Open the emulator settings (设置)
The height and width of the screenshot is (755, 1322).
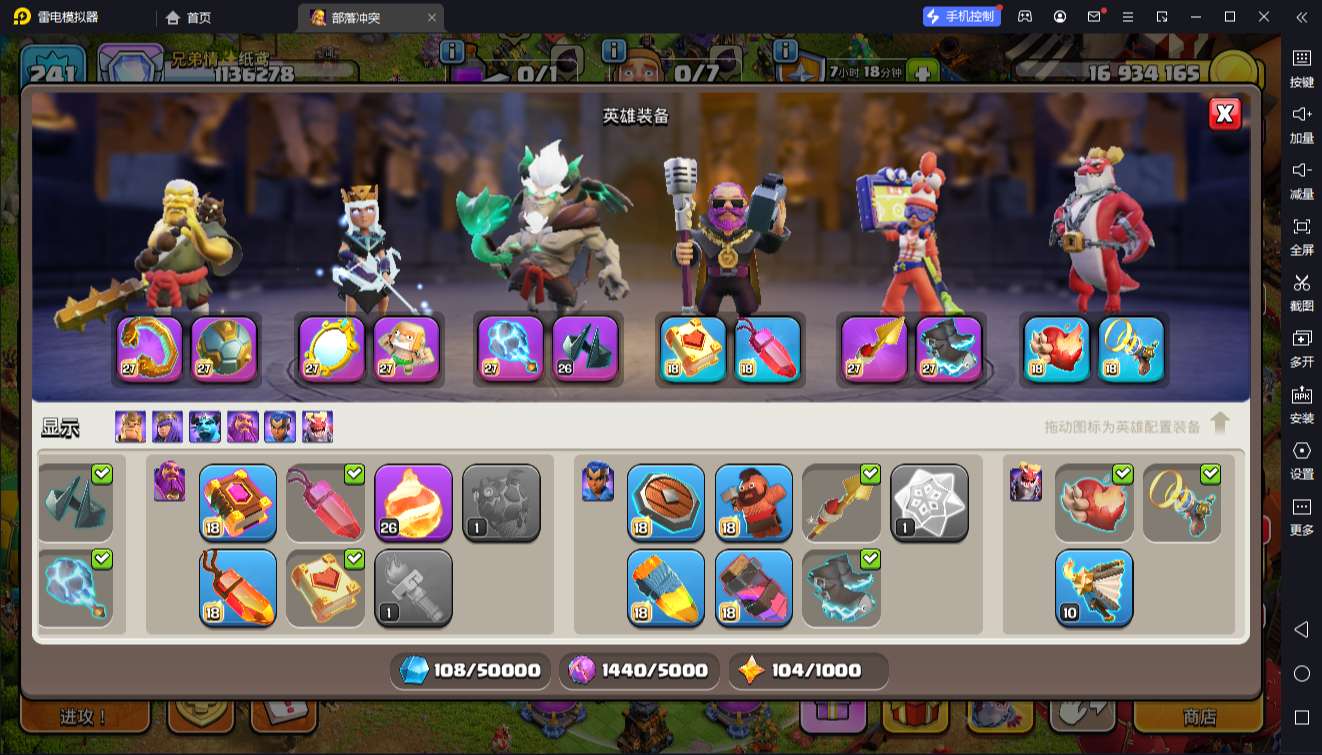tap(1301, 459)
